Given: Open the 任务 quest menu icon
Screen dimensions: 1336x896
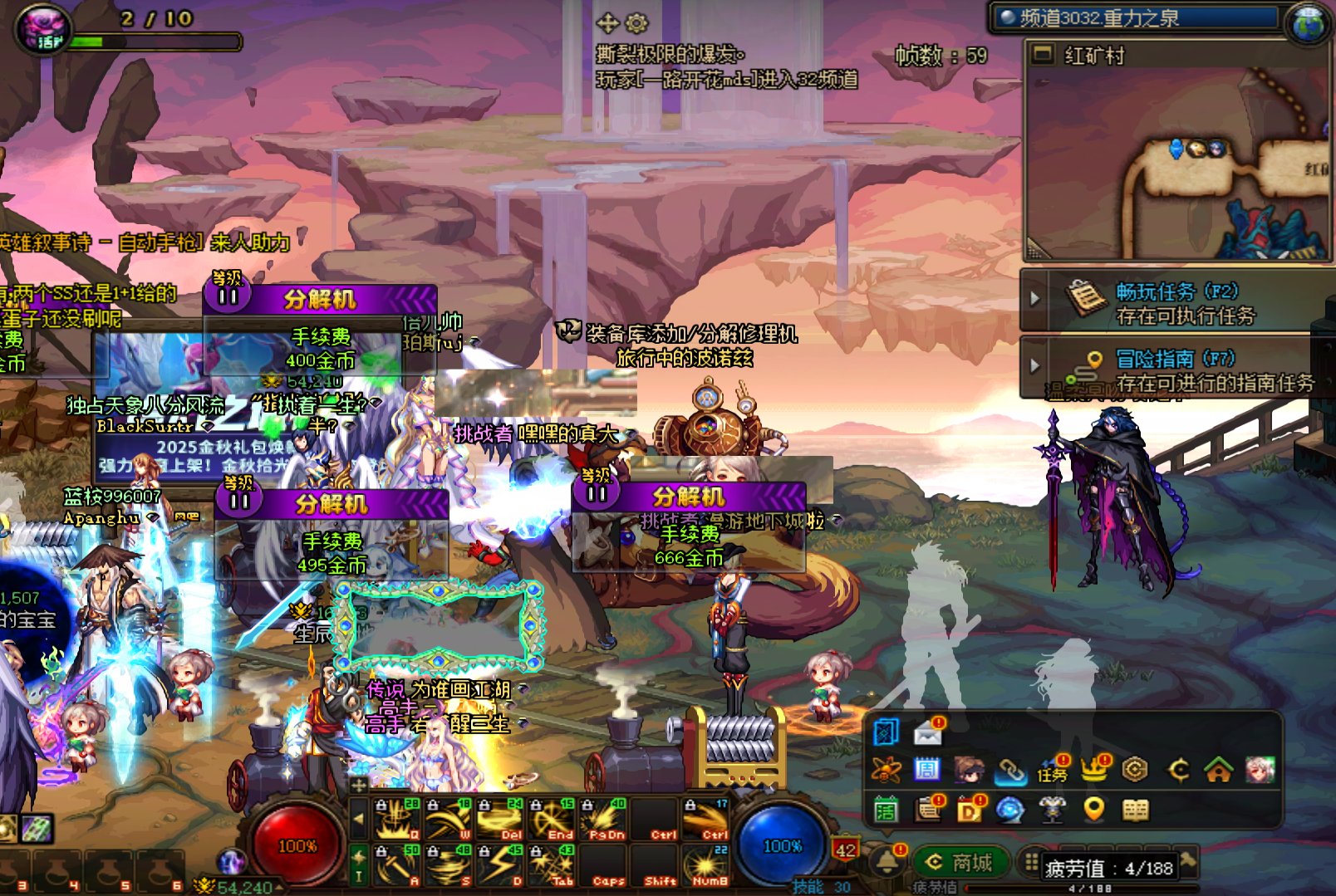Looking at the screenshot, I should pyautogui.click(x=1052, y=771).
